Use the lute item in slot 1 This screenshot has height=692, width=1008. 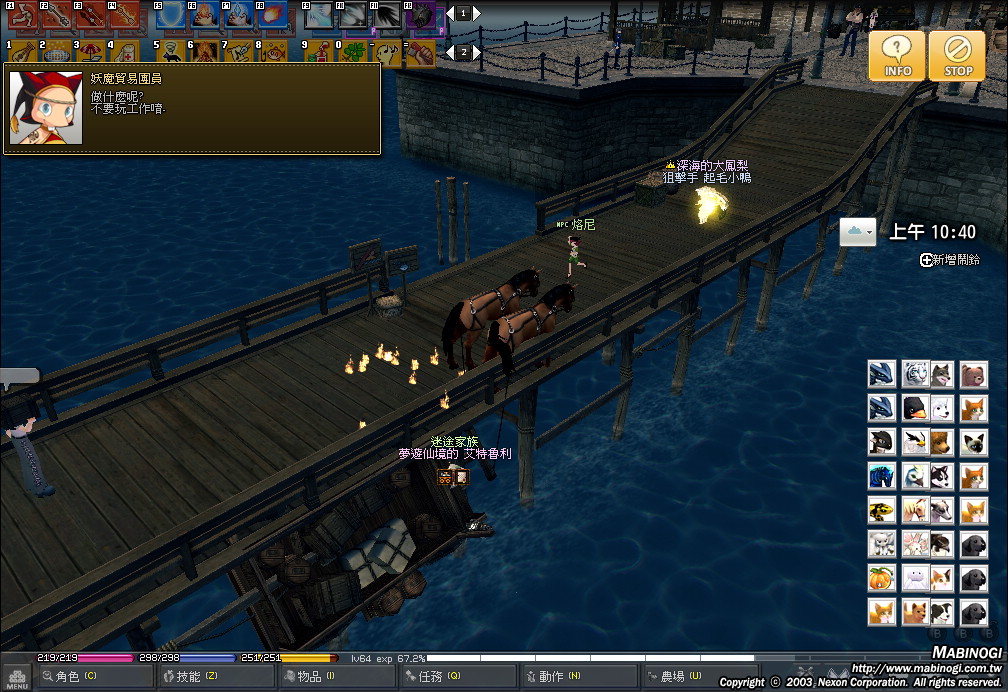tap(22, 52)
